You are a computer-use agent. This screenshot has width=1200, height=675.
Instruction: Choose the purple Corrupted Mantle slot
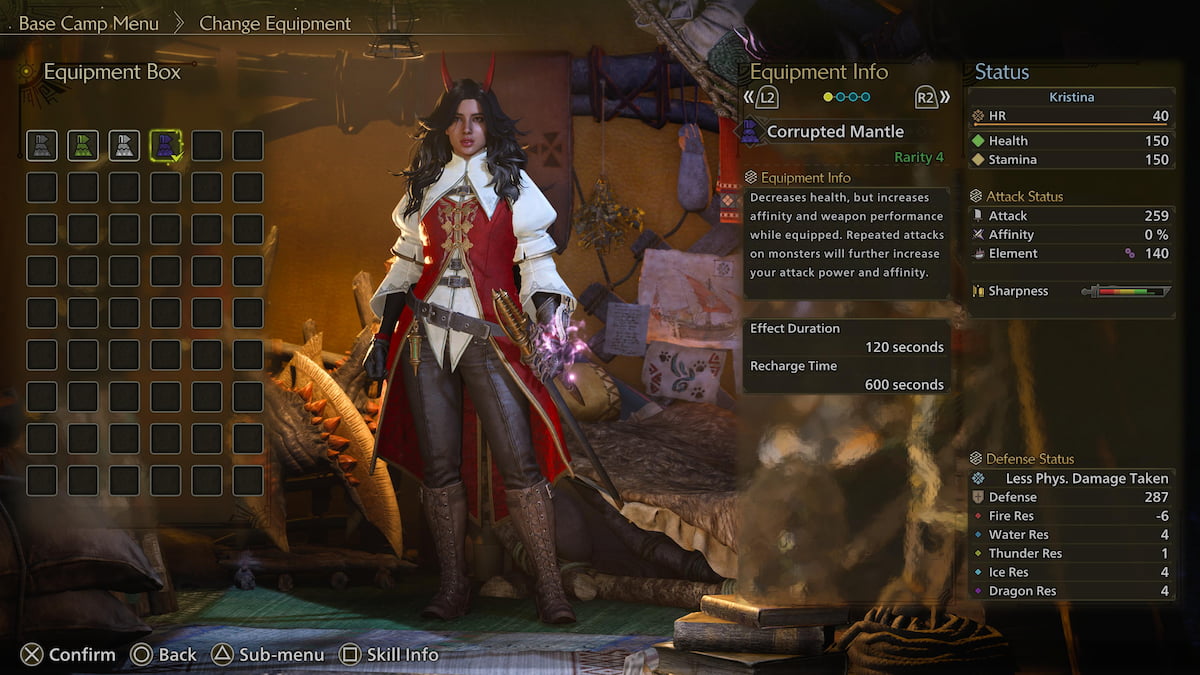[x=166, y=146]
